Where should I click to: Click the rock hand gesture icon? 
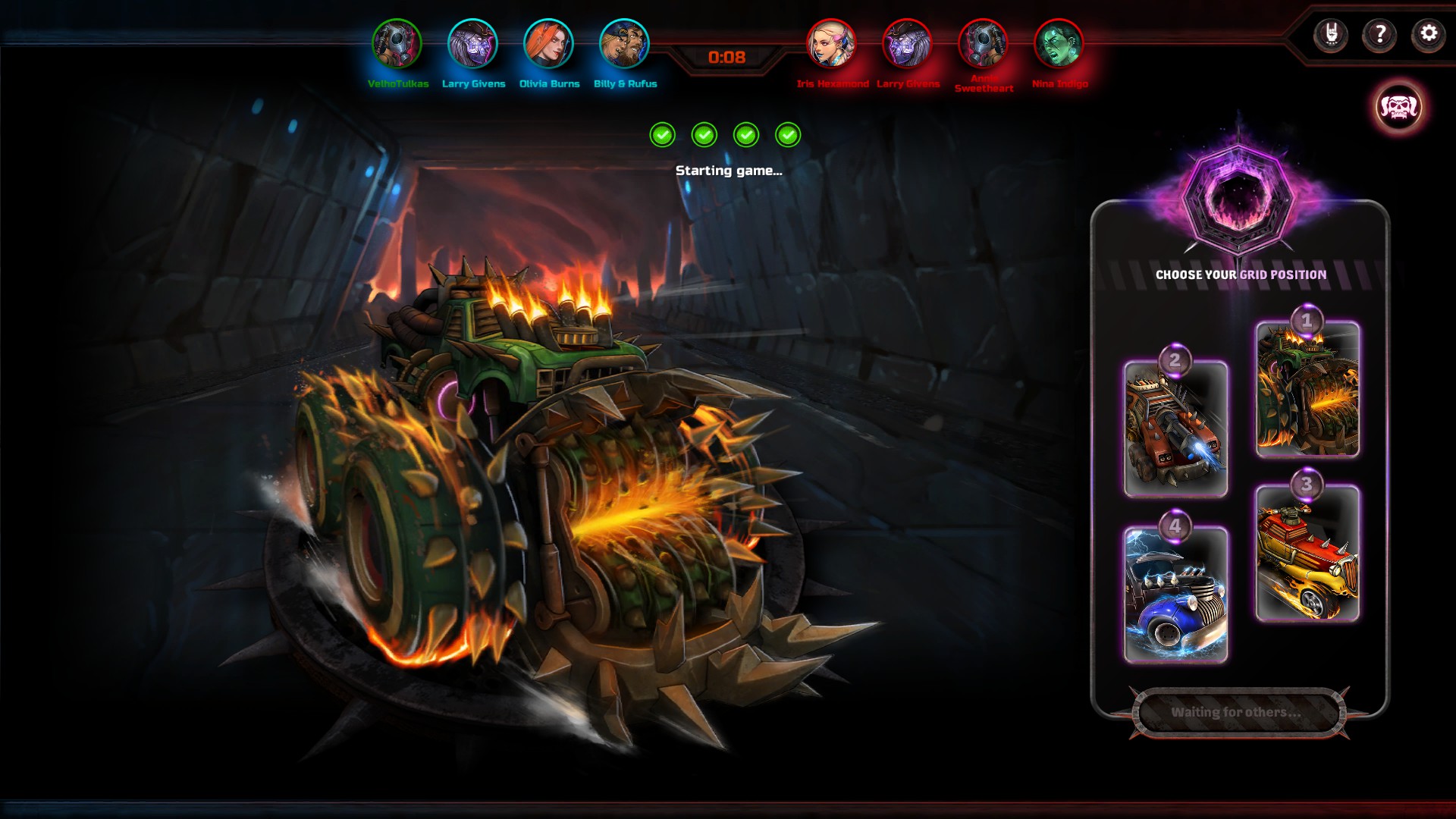[1332, 33]
